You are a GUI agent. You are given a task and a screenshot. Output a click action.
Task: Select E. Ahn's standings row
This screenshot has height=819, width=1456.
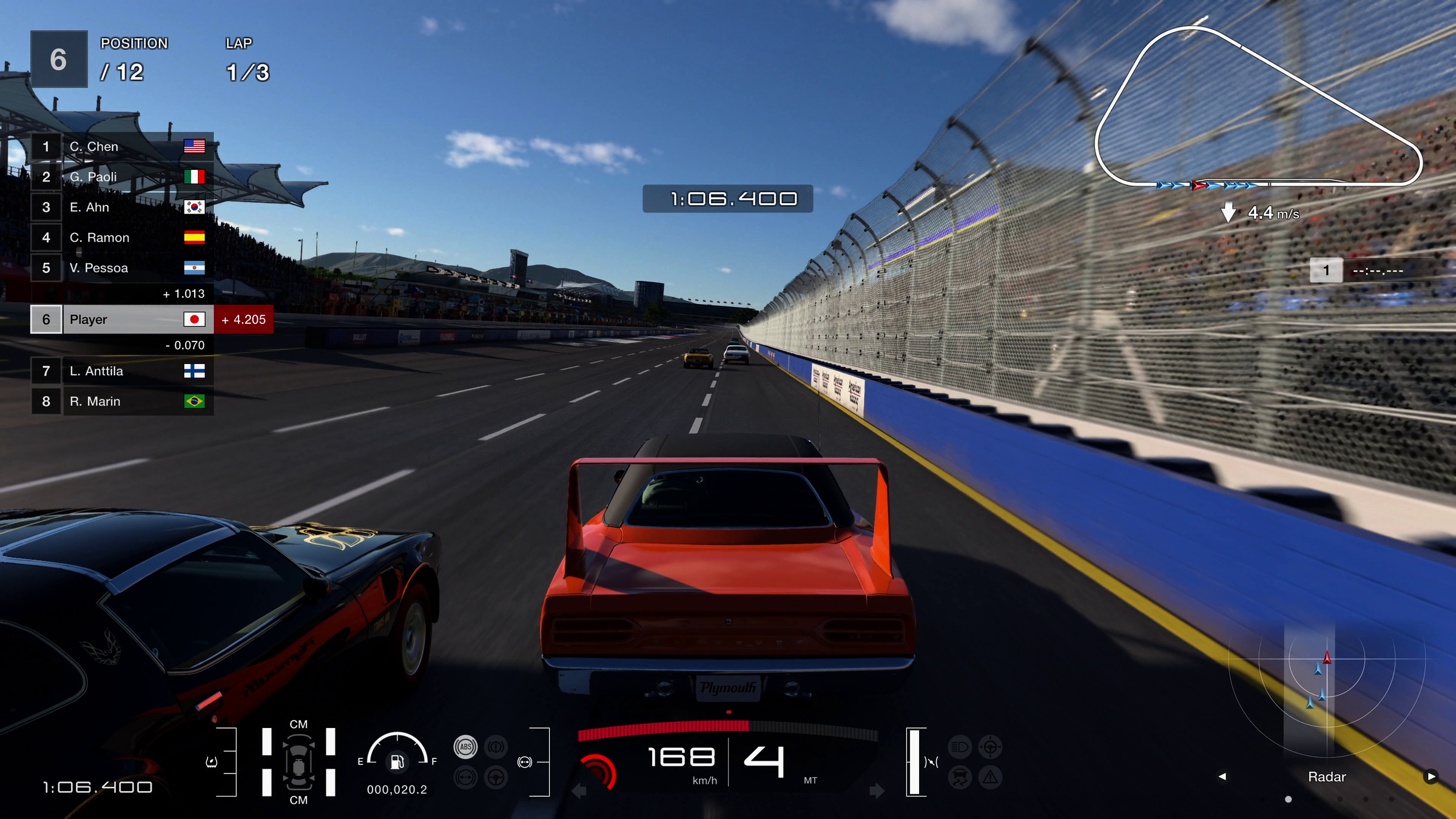coord(121,207)
